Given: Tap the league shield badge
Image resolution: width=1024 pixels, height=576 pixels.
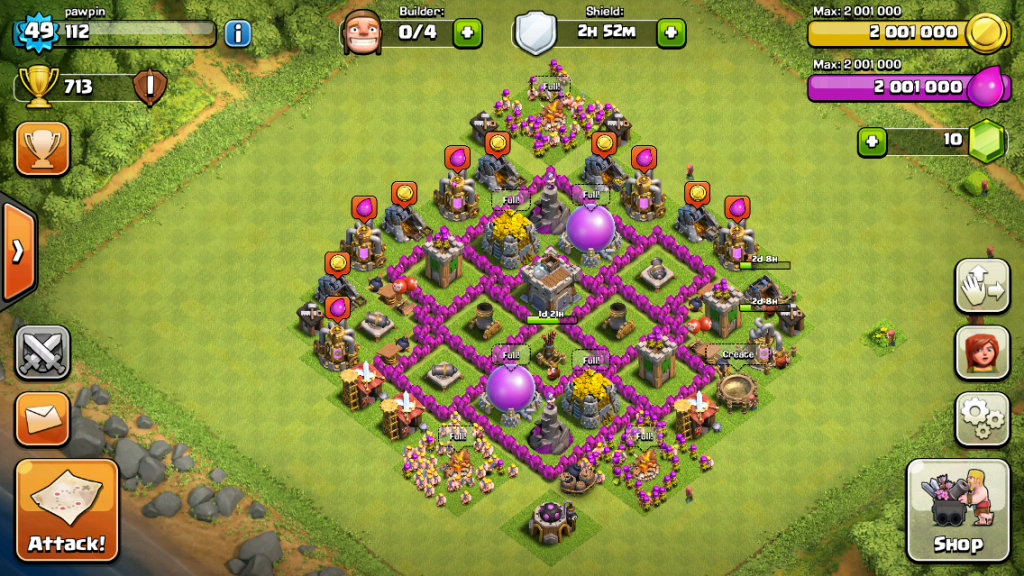Looking at the screenshot, I should (x=149, y=87).
